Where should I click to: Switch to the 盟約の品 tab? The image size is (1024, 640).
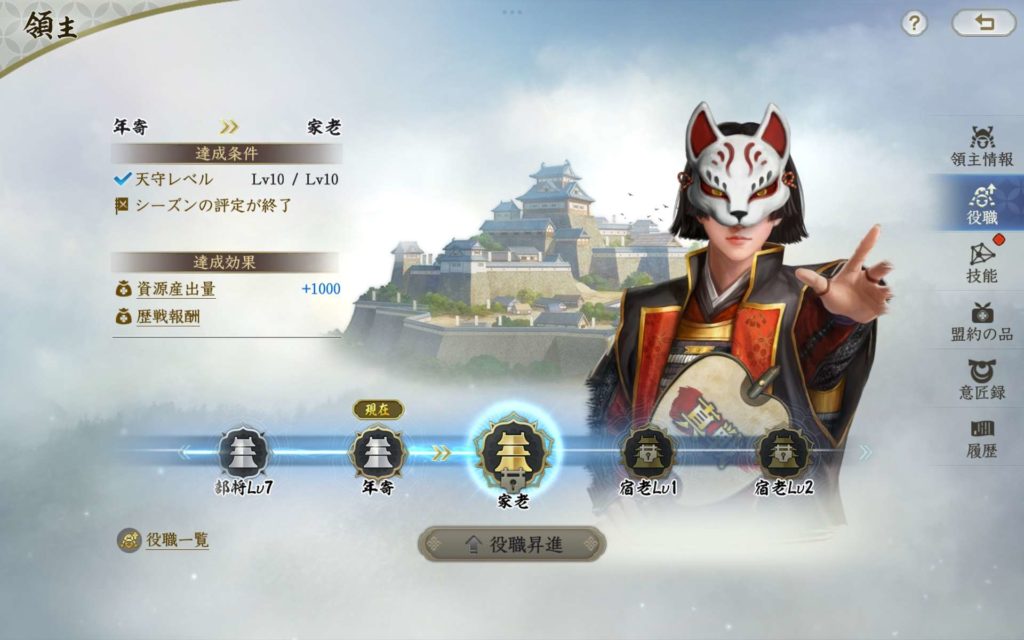(x=981, y=321)
